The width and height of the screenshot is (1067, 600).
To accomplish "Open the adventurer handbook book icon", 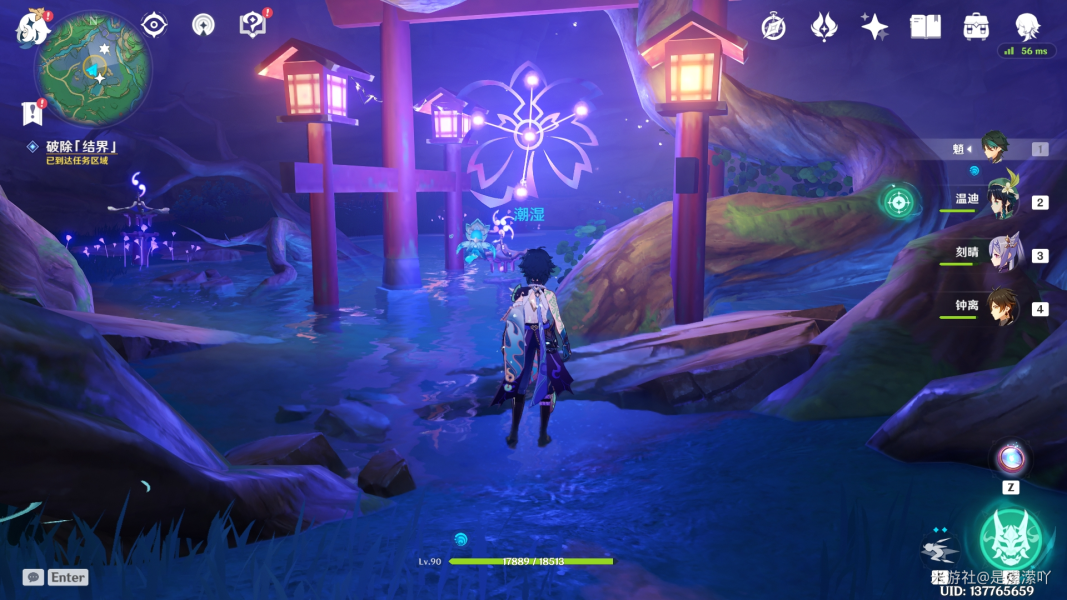I will (925, 27).
